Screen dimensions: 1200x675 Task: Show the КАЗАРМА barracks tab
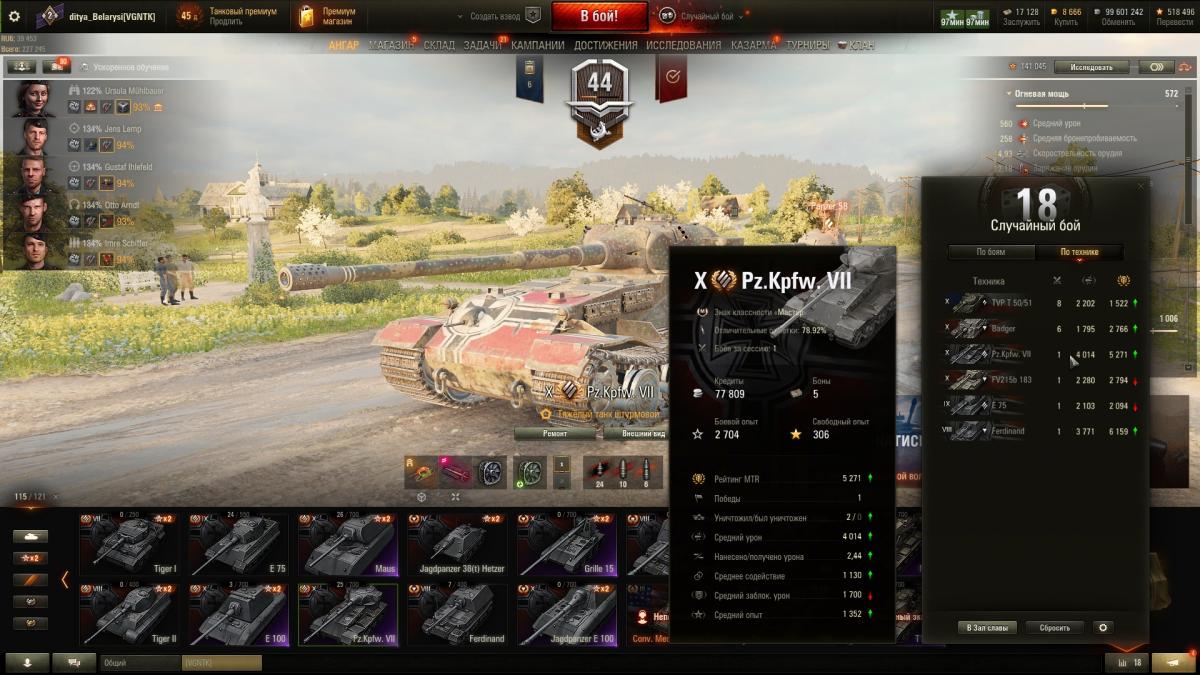[x=753, y=45]
